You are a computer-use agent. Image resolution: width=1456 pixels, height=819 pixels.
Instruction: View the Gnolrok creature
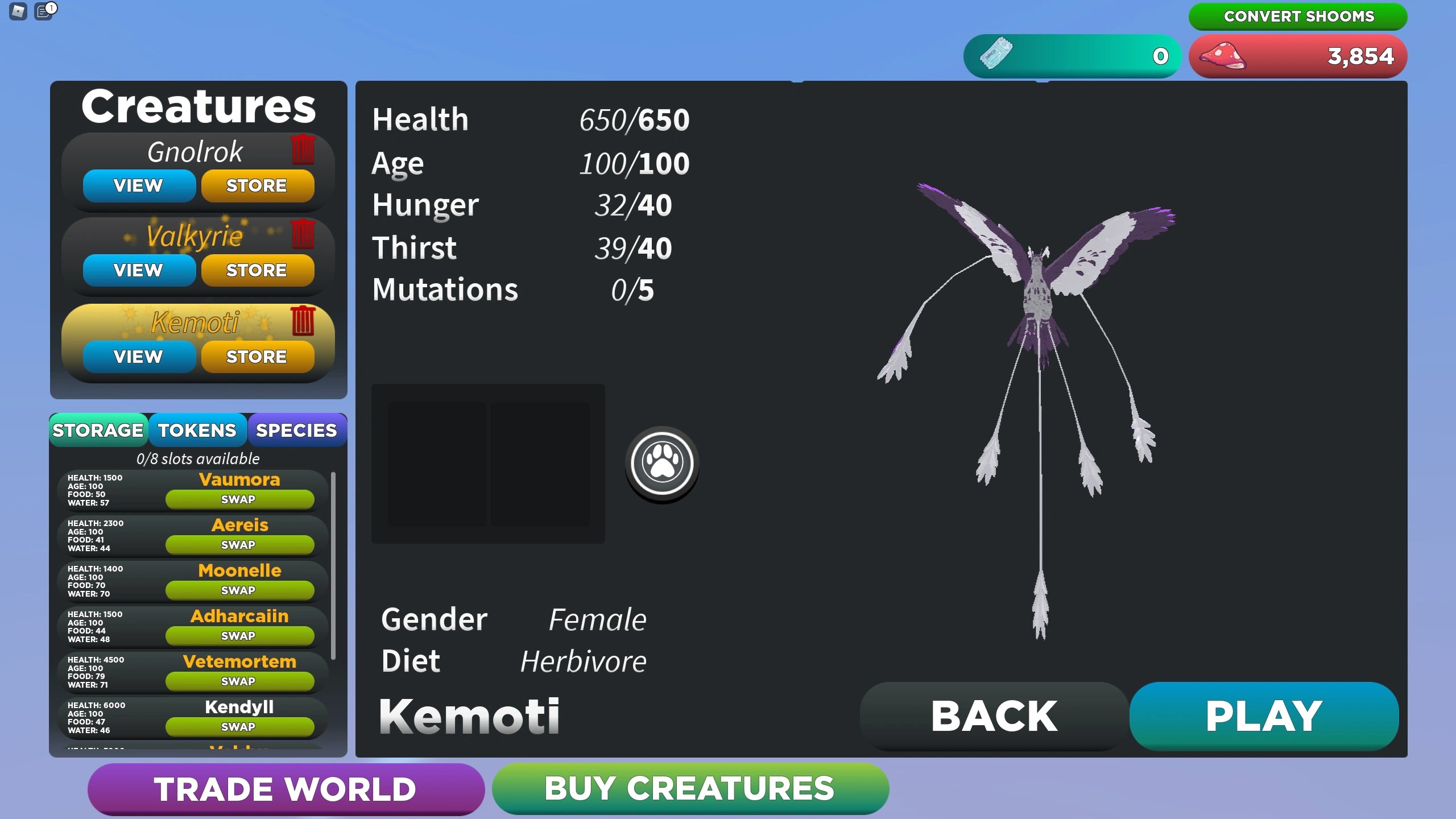(x=138, y=185)
